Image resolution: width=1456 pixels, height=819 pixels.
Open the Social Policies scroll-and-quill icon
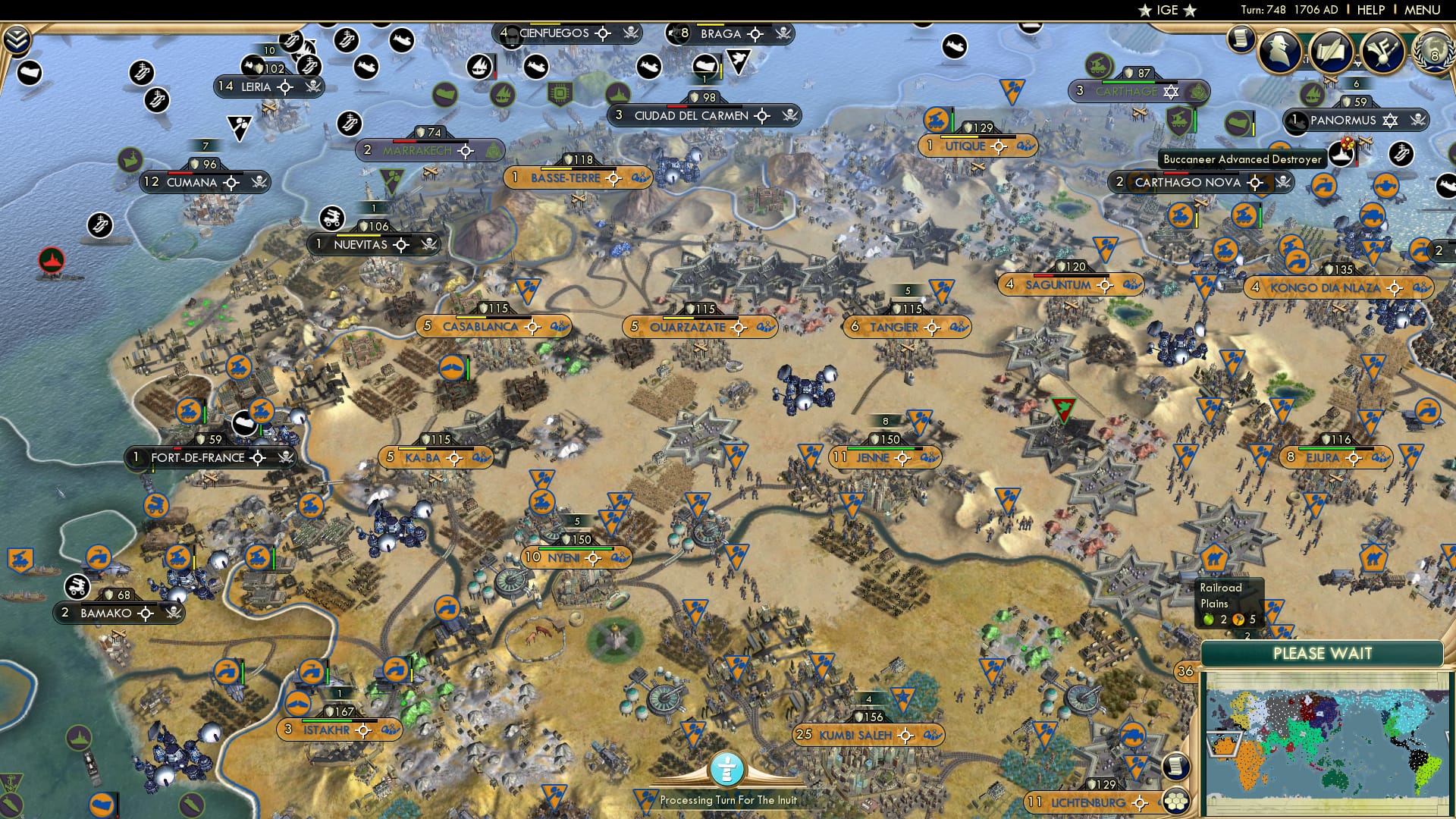(1332, 53)
